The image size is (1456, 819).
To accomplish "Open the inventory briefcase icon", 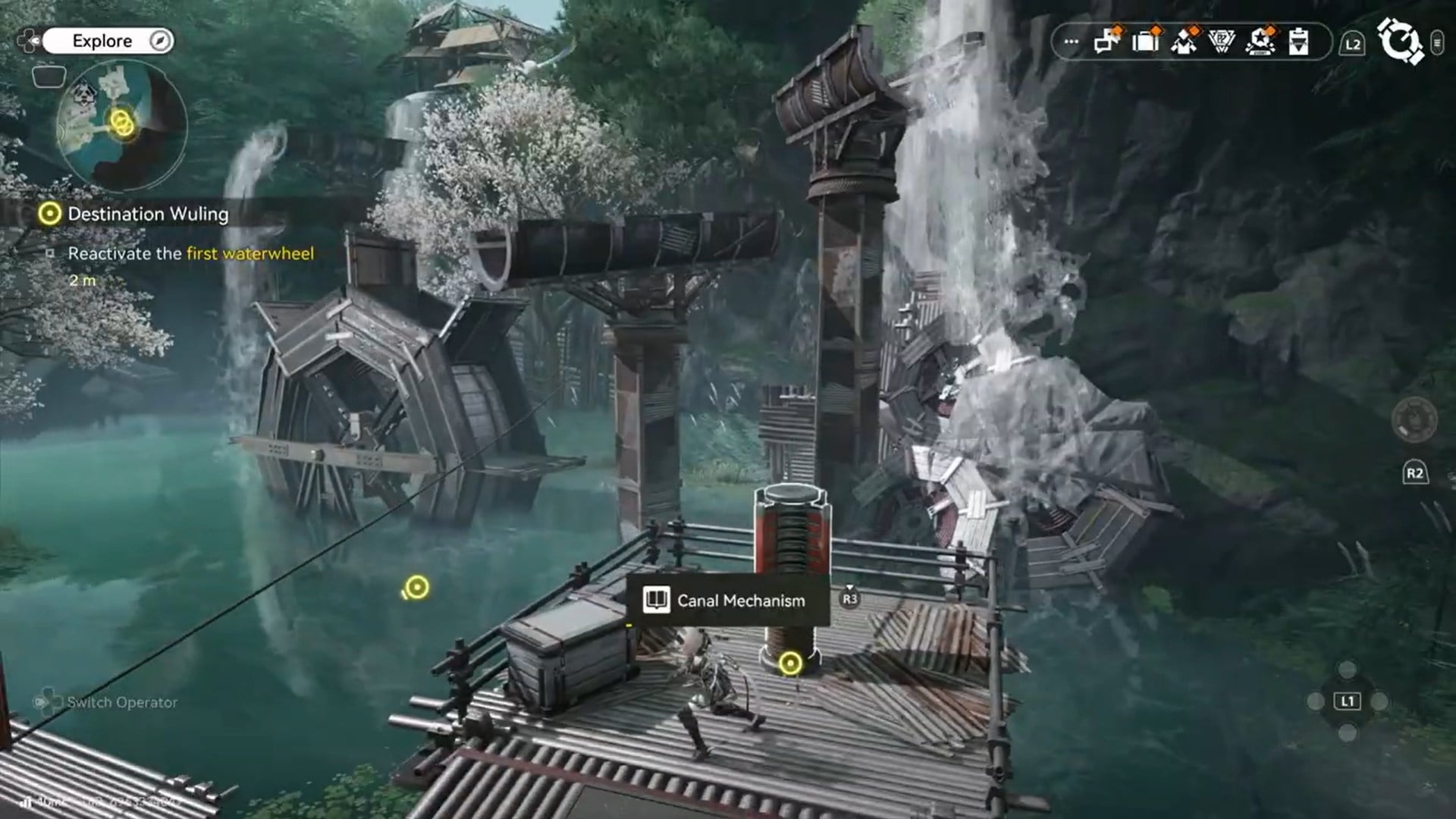I will [x=1145, y=43].
